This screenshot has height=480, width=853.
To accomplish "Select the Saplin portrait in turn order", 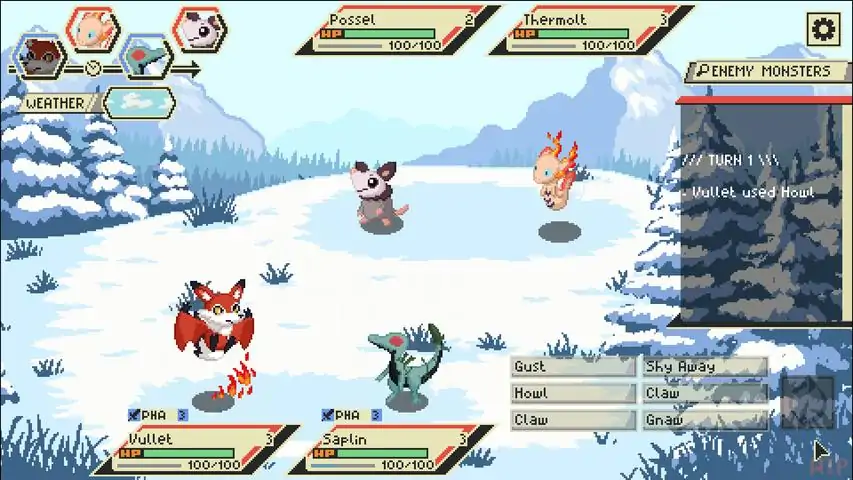I will (146, 55).
